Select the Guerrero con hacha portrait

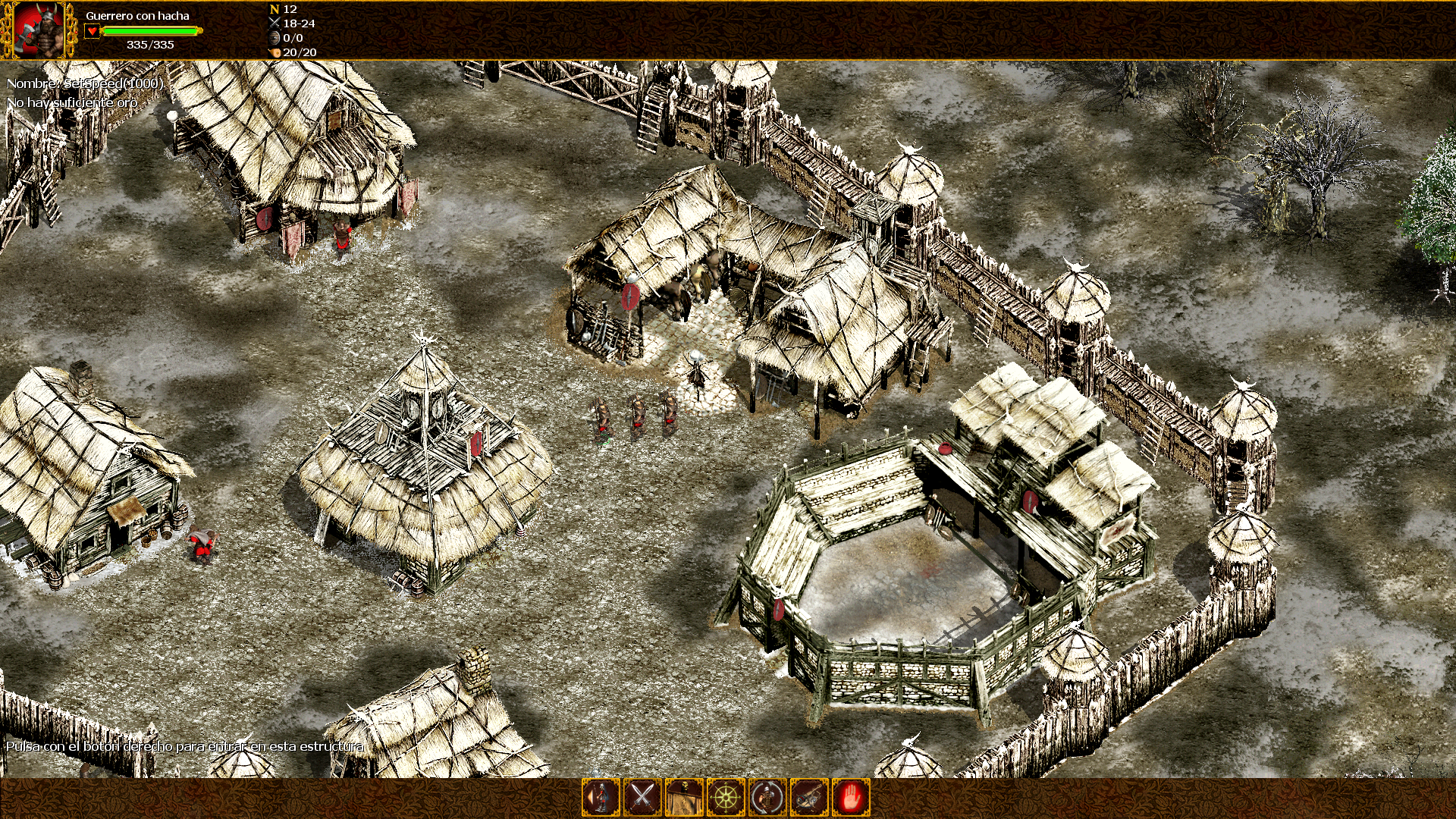pyautogui.click(x=38, y=30)
